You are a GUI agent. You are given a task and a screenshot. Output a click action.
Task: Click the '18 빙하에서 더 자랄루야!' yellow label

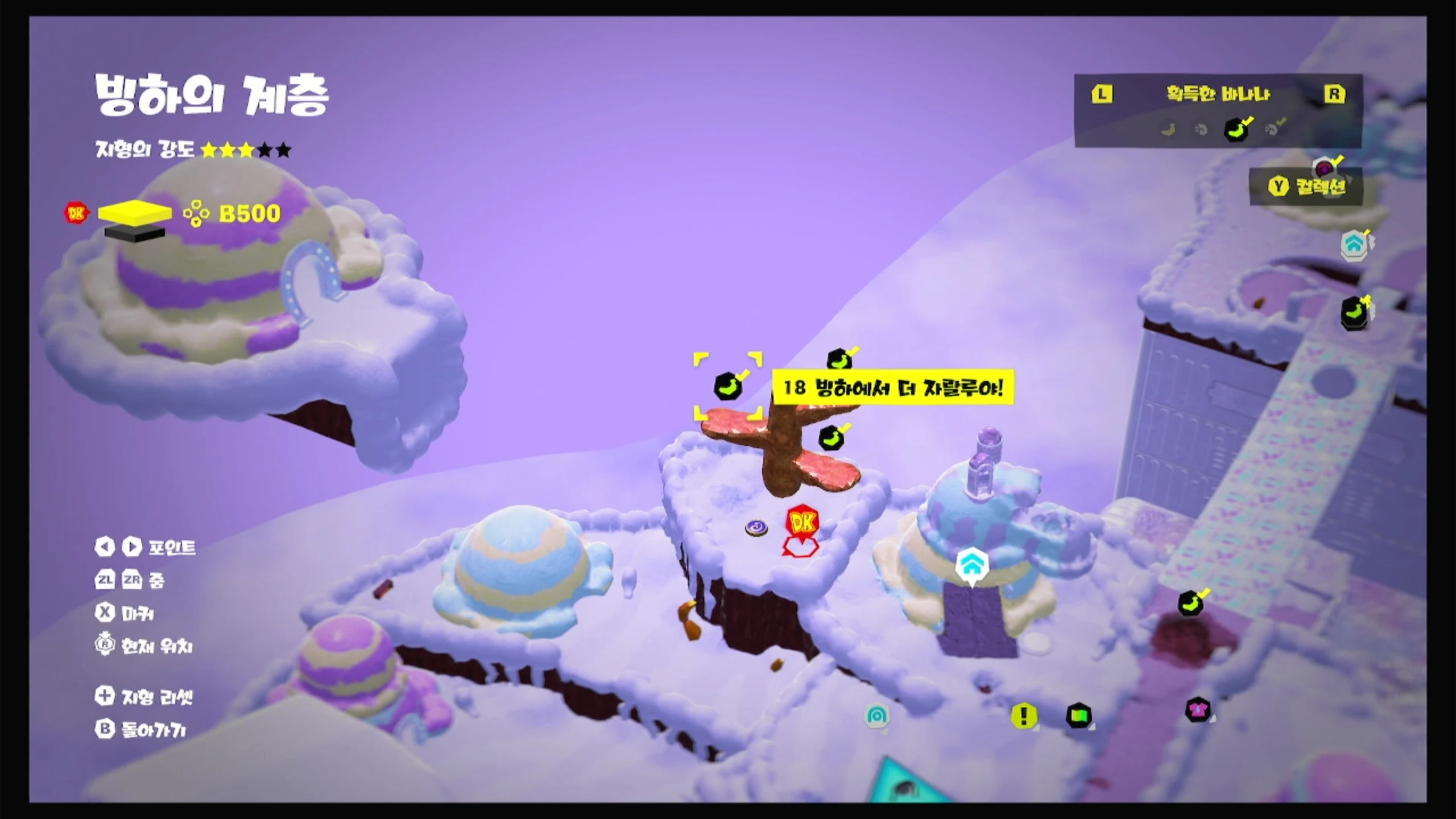point(893,388)
